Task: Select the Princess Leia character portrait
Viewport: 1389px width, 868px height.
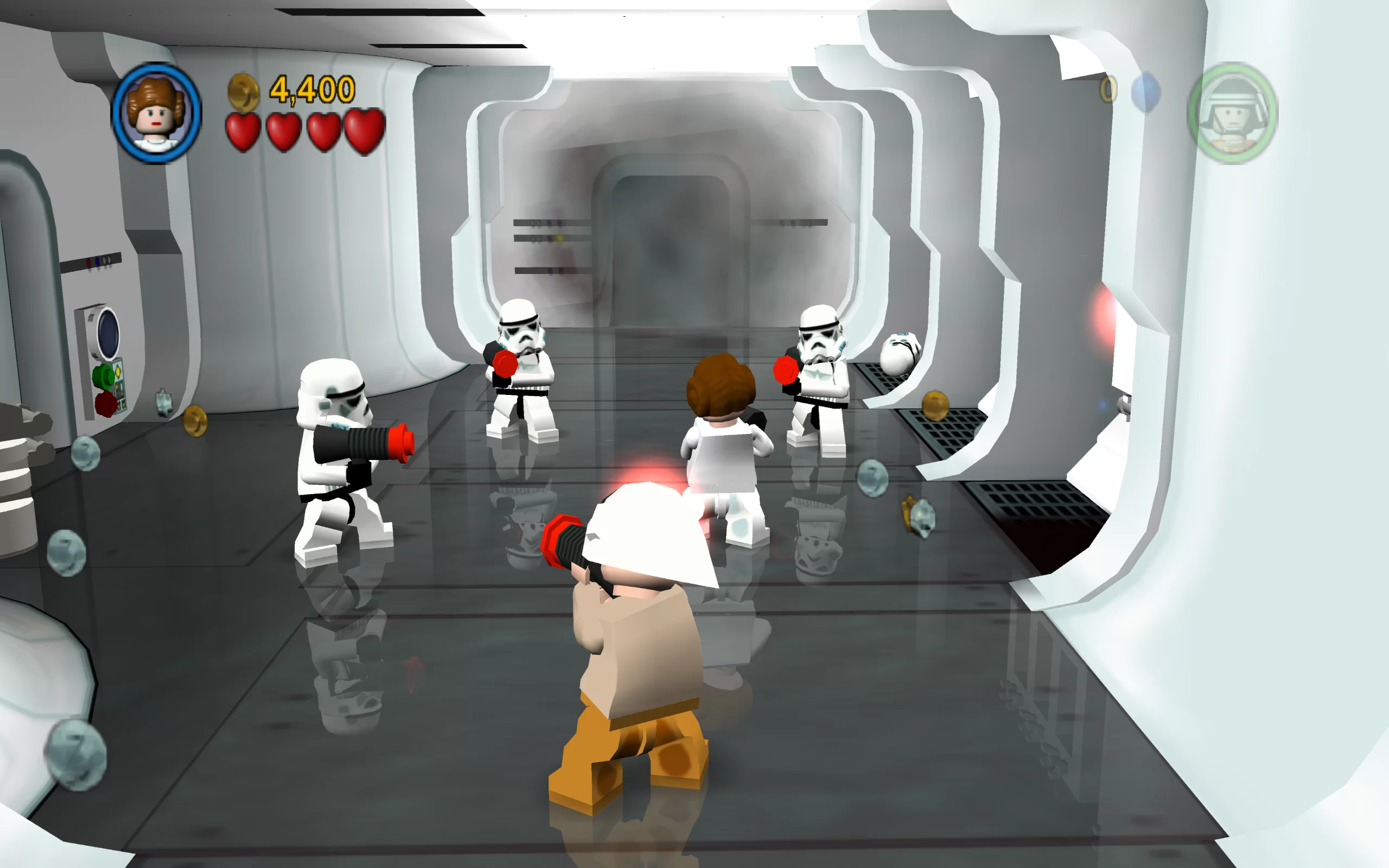Action: pyautogui.click(x=156, y=113)
